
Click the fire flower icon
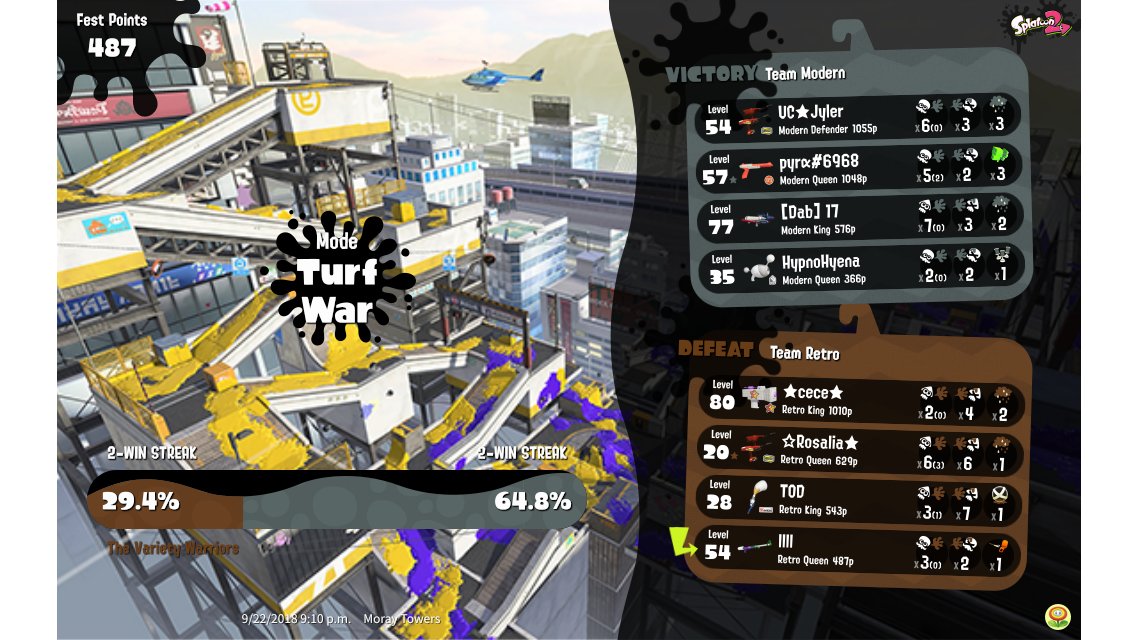(x=1056, y=616)
